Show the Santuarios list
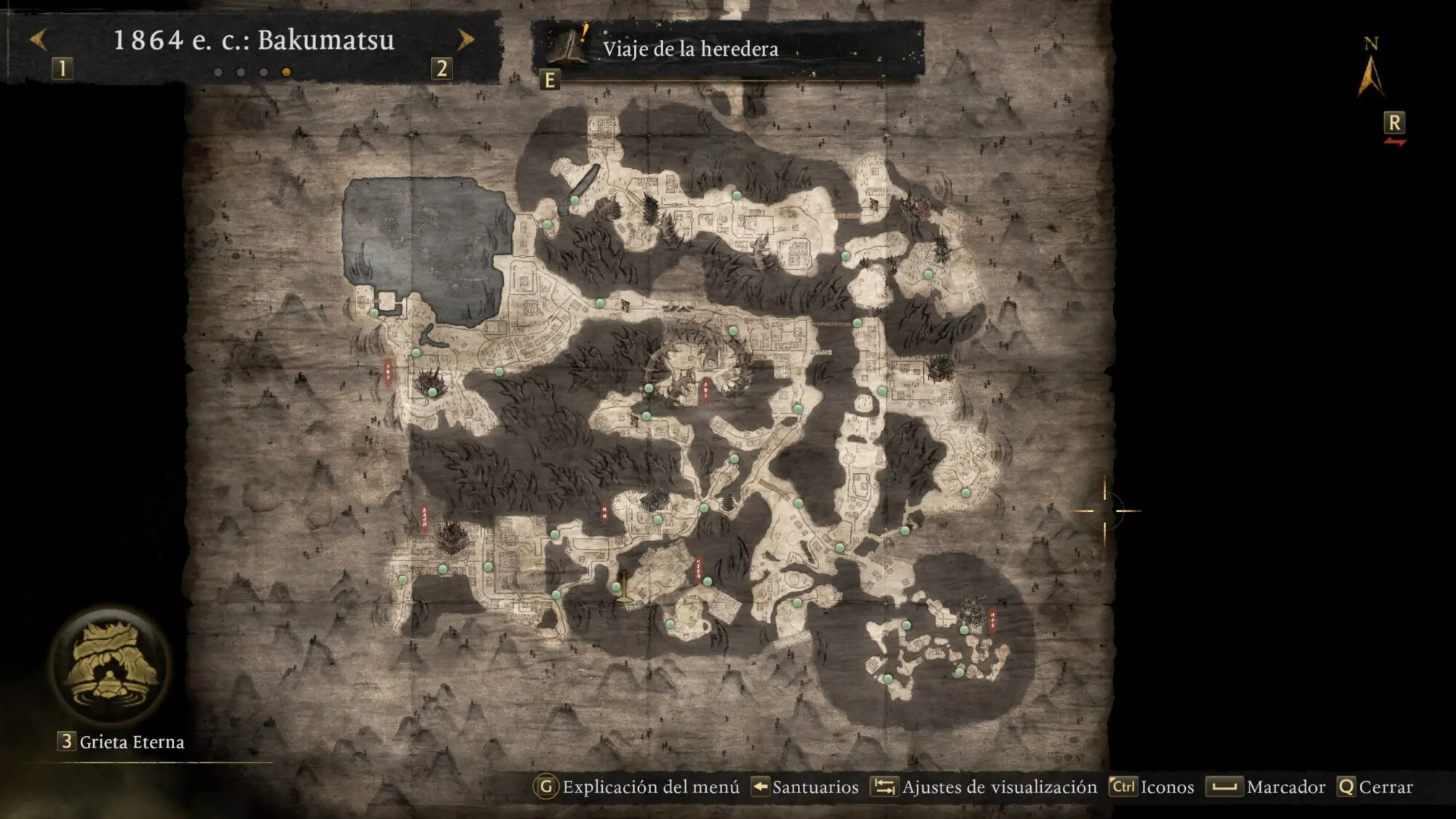Viewport: 1456px width, 819px height. 805,787
